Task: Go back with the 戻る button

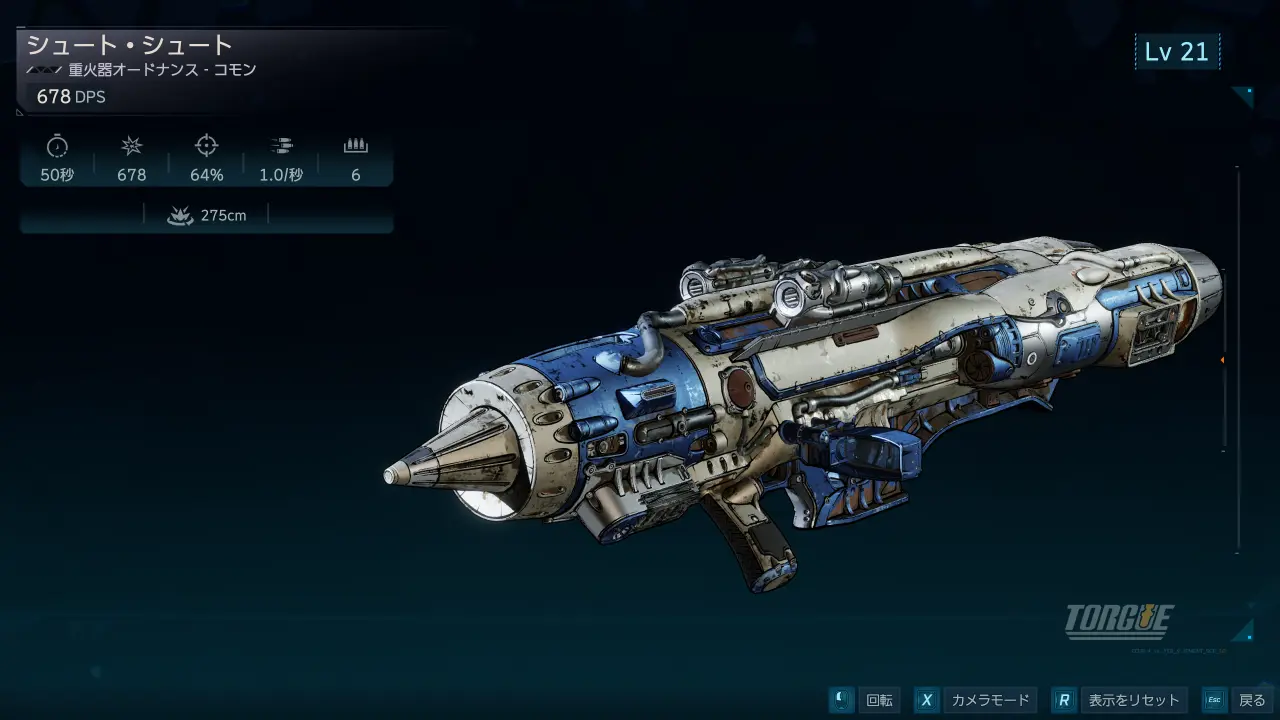Action: [1237, 700]
